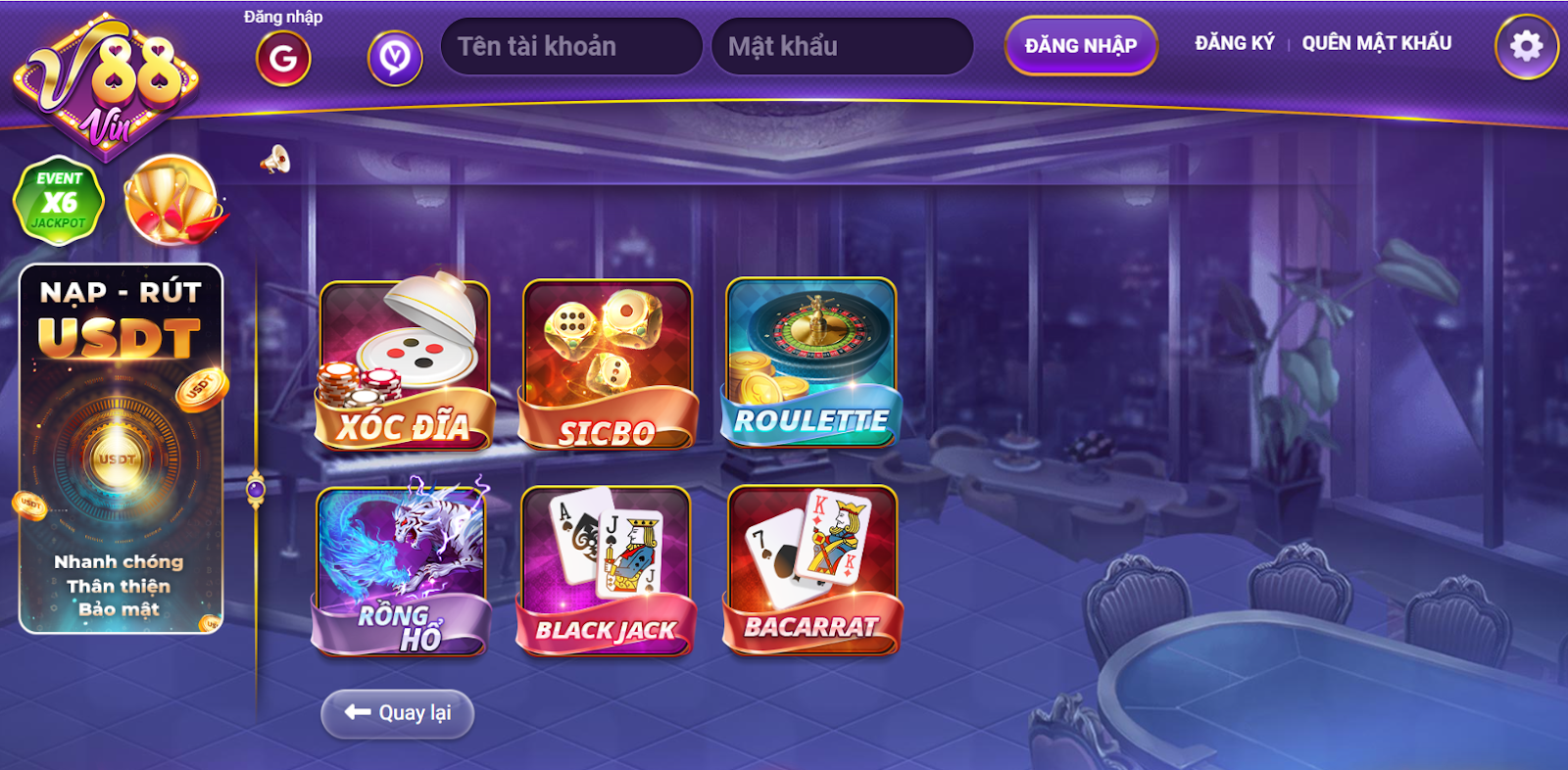This screenshot has width=1568, height=770.
Task: Go back with Quay lại button
Action: (398, 713)
